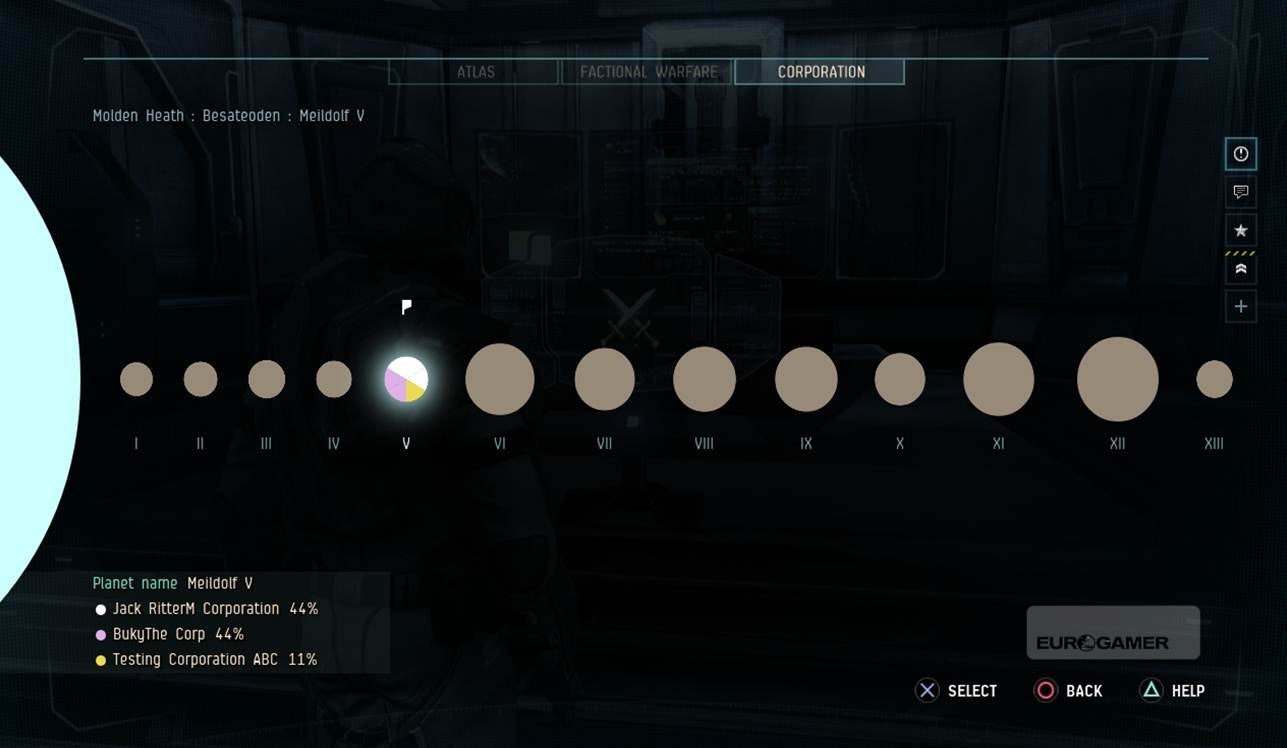Image resolution: width=1287 pixels, height=748 pixels.
Task: Pick the large planet XII
Action: click(1117, 379)
